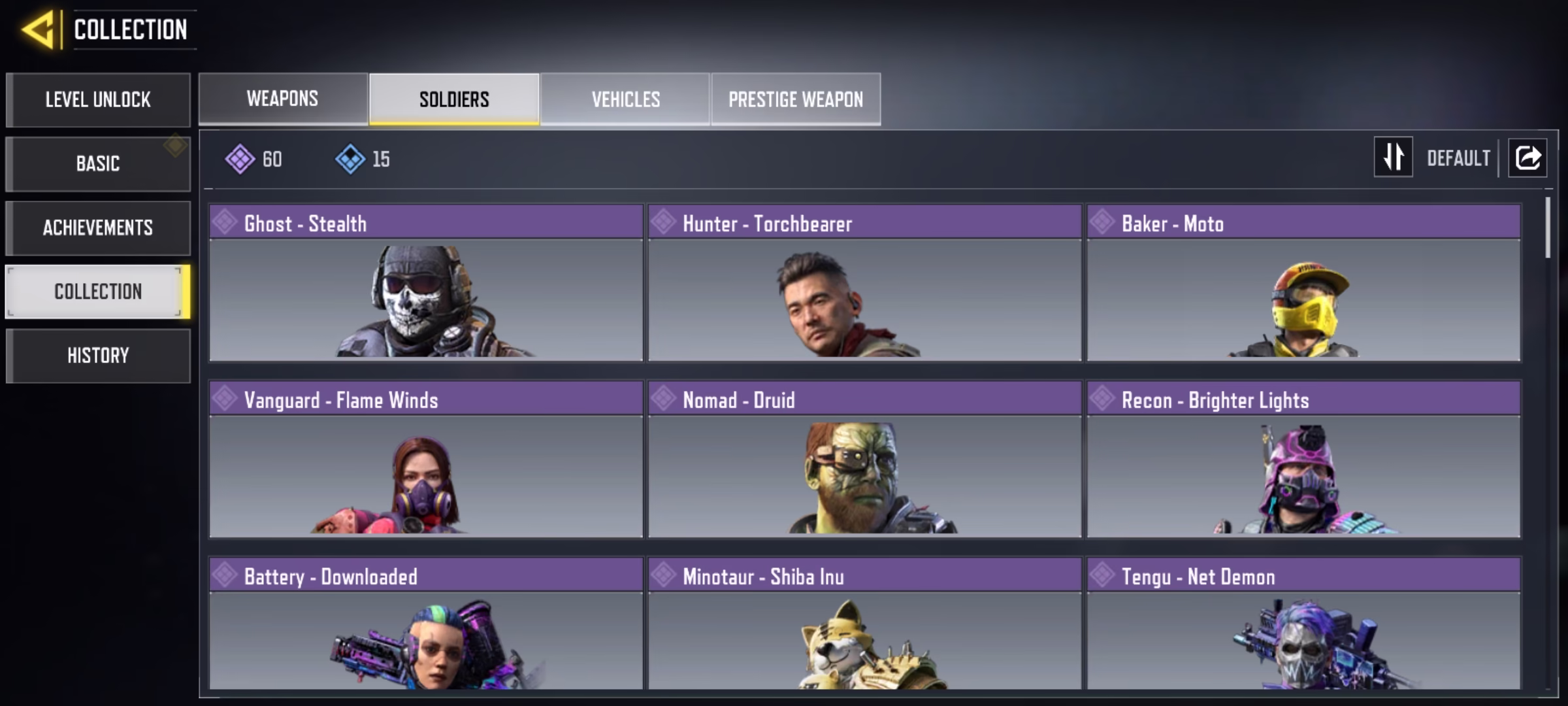Select the Collection menu entry

point(98,292)
